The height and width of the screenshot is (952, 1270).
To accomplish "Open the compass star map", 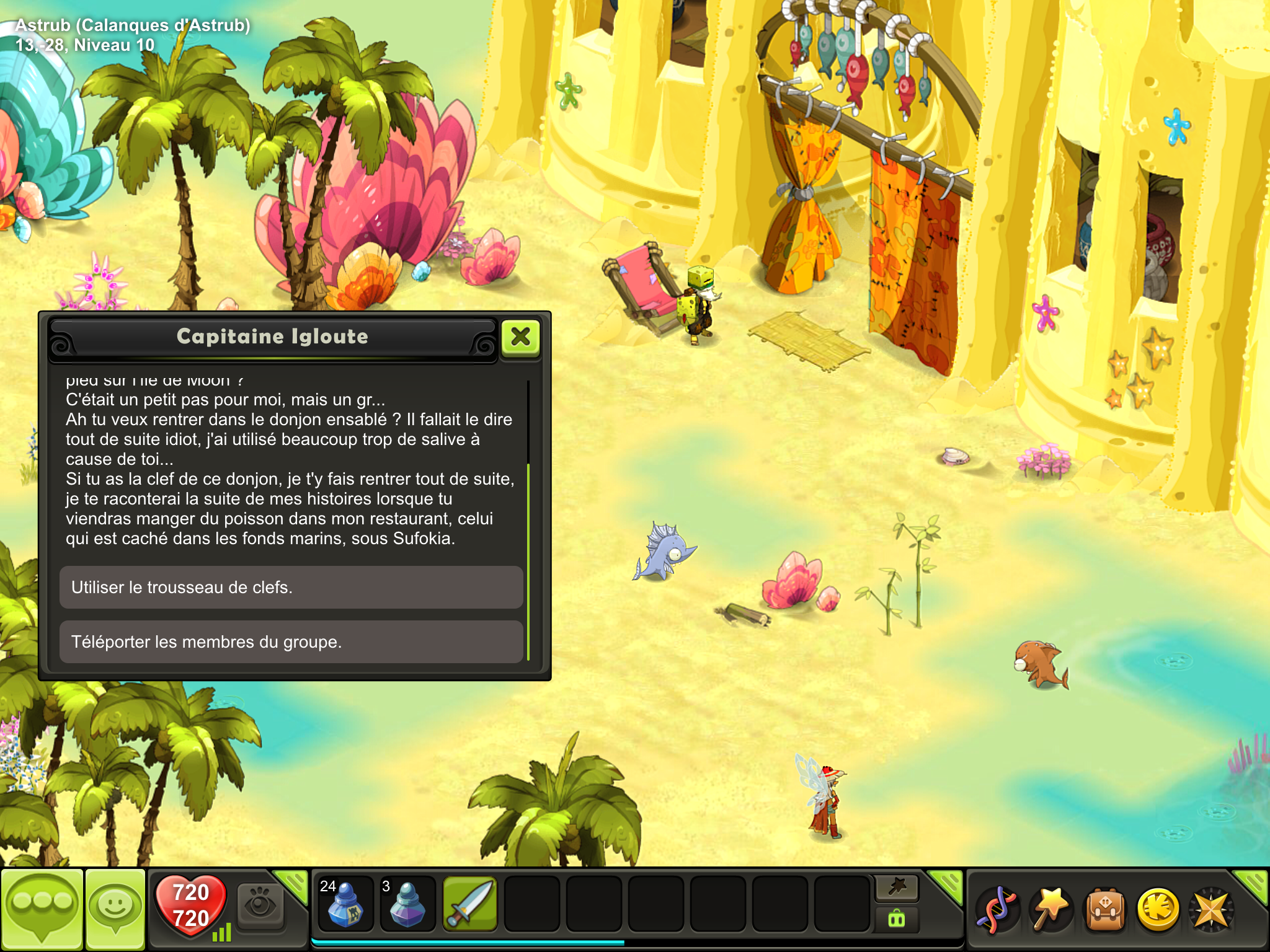I will point(1210,909).
